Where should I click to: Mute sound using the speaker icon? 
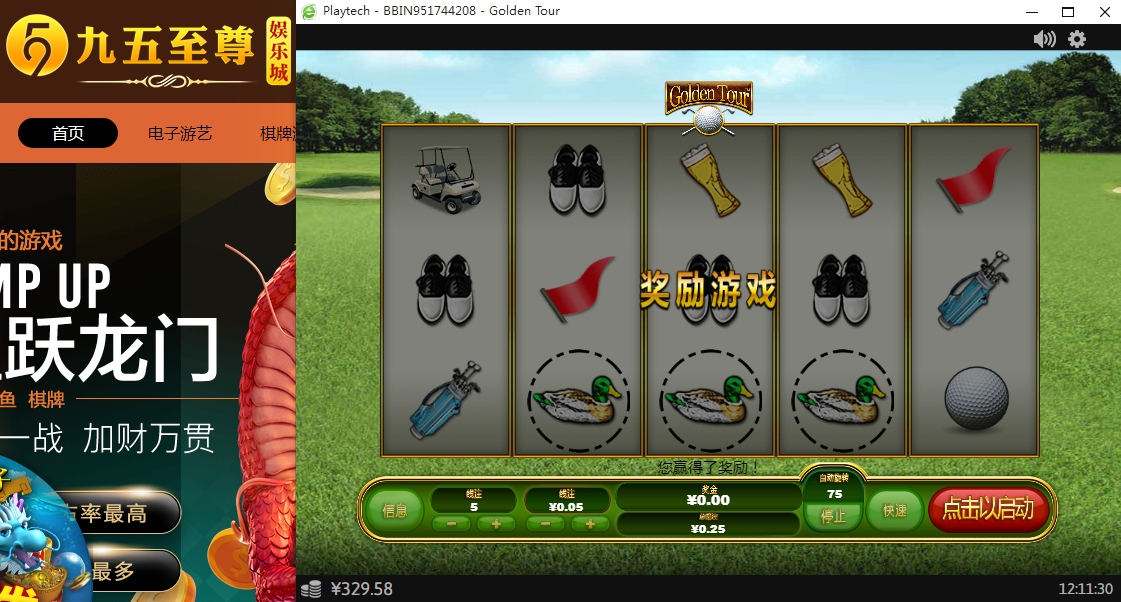1044,39
